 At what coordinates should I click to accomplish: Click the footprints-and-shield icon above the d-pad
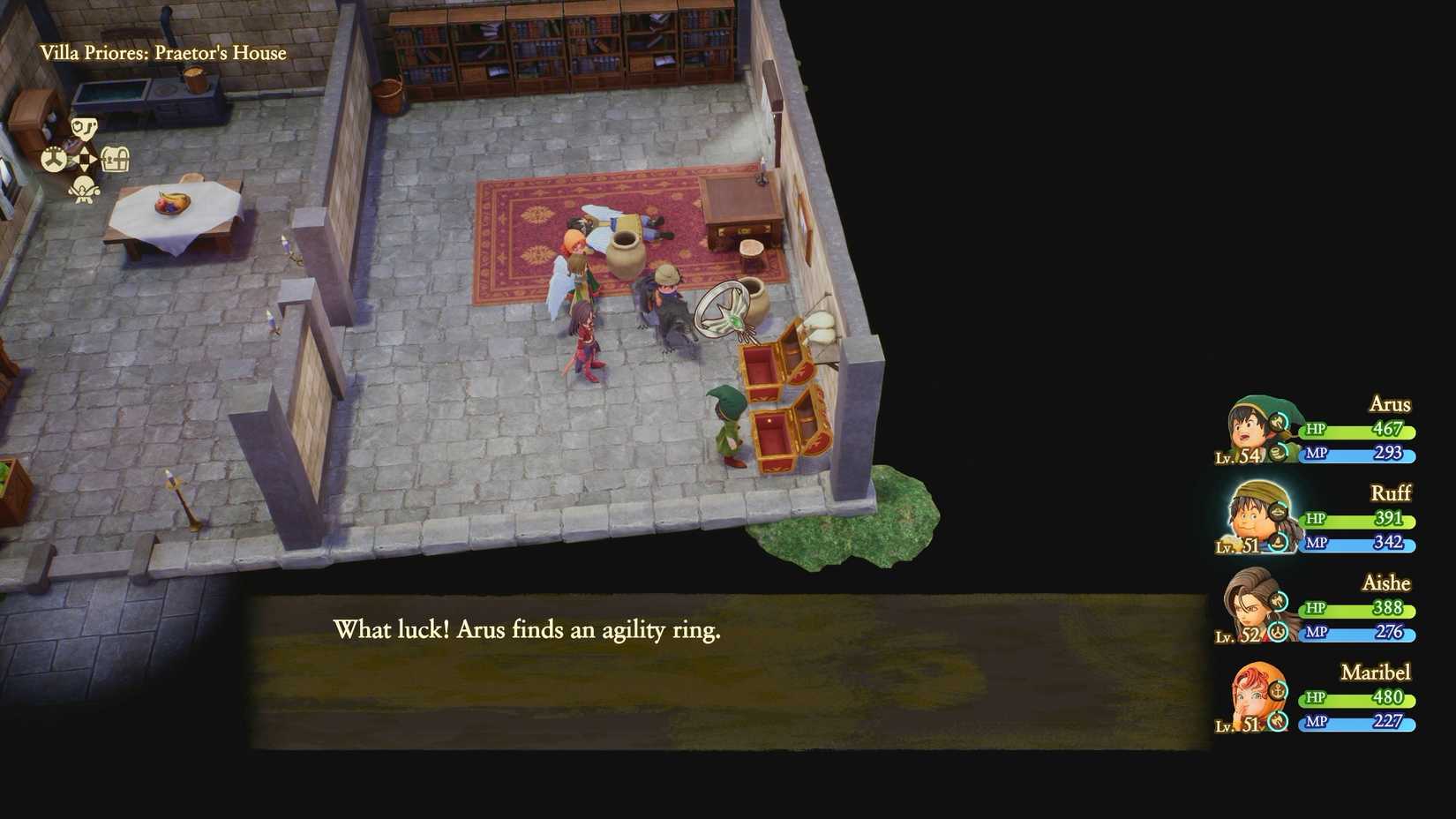85,128
